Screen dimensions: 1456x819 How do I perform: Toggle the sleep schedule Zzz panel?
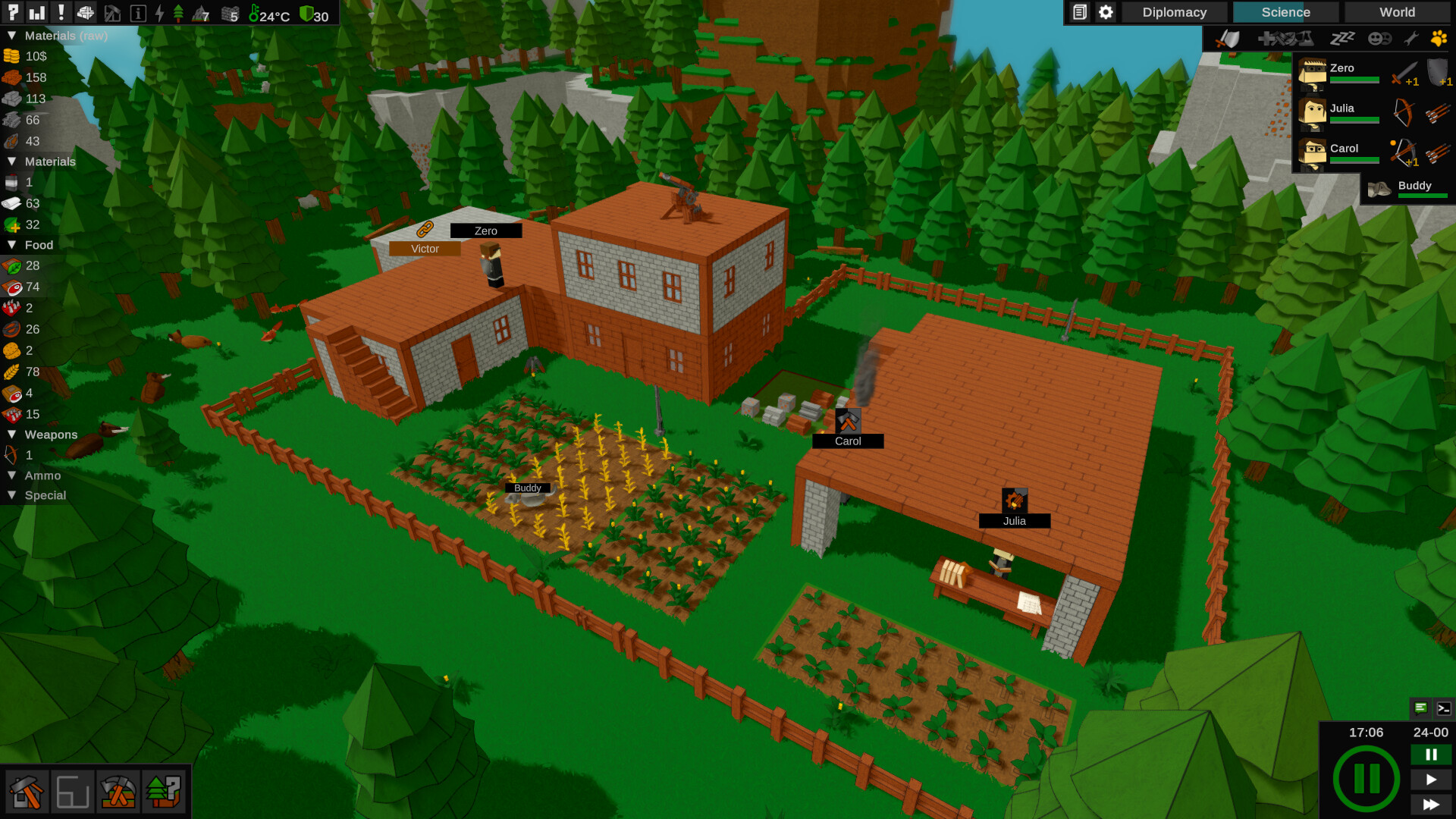[x=1344, y=38]
